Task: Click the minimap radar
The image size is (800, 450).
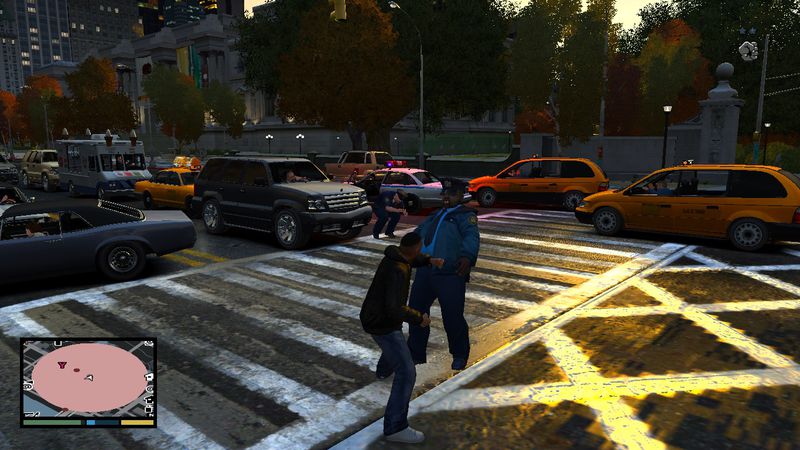Action: [x=88, y=380]
